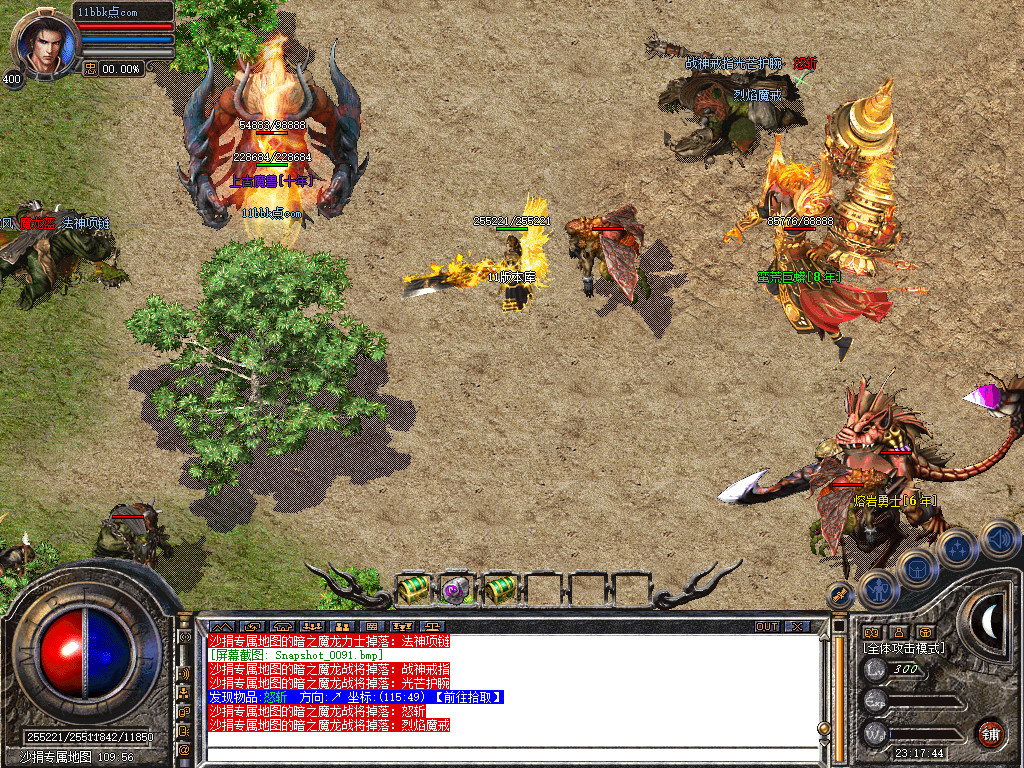Close the chat panel with the X button

pos(797,627)
